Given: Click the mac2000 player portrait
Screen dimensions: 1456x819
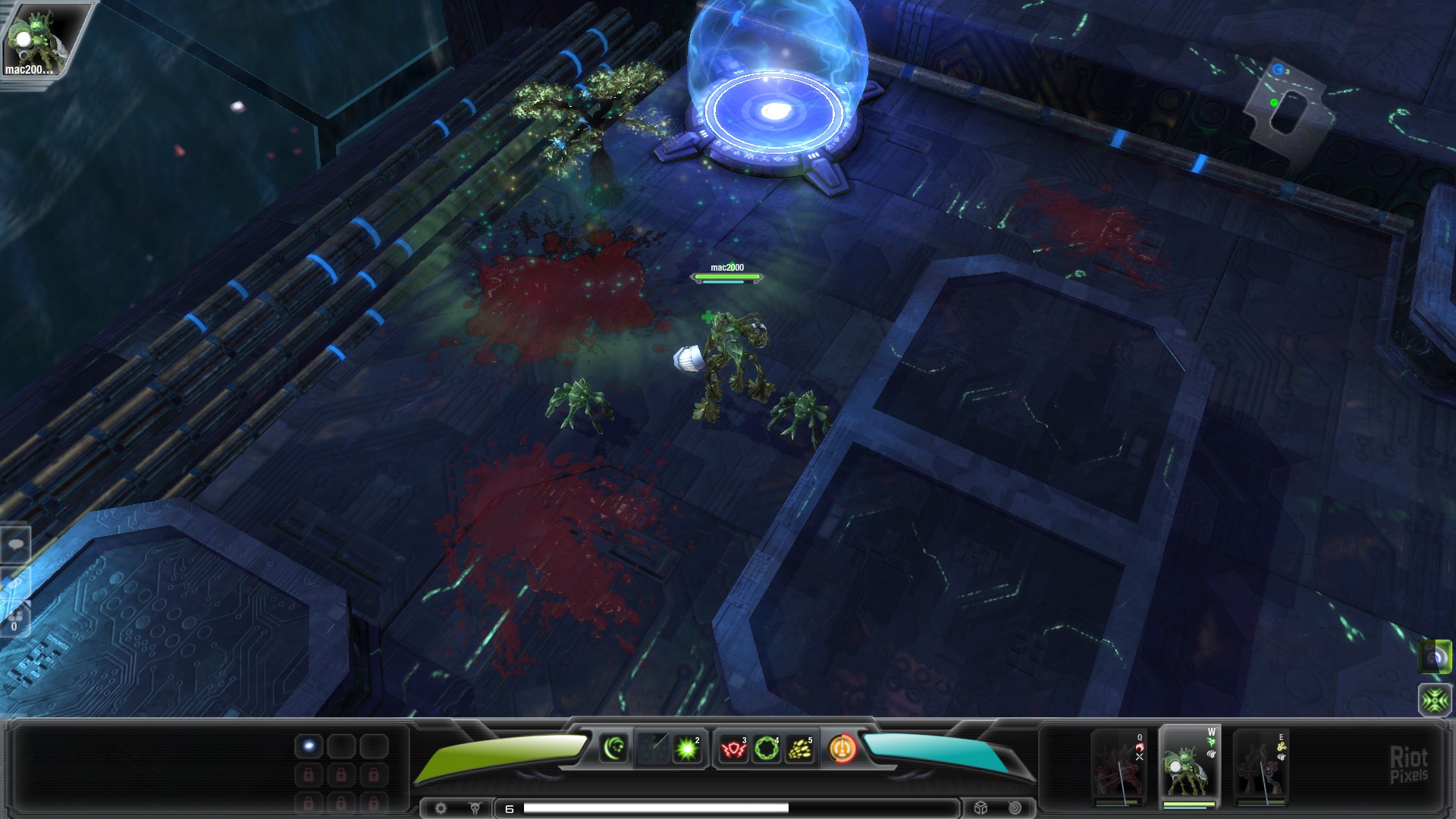Looking at the screenshot, I should coord(36,39).
